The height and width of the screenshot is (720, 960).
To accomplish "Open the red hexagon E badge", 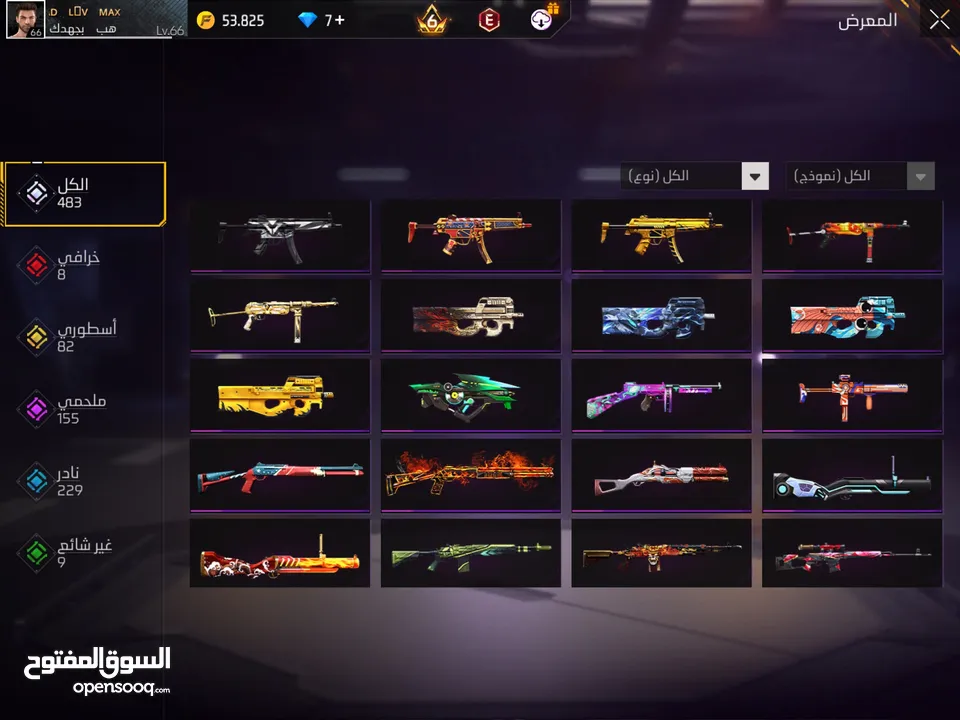I will point(489,20).
